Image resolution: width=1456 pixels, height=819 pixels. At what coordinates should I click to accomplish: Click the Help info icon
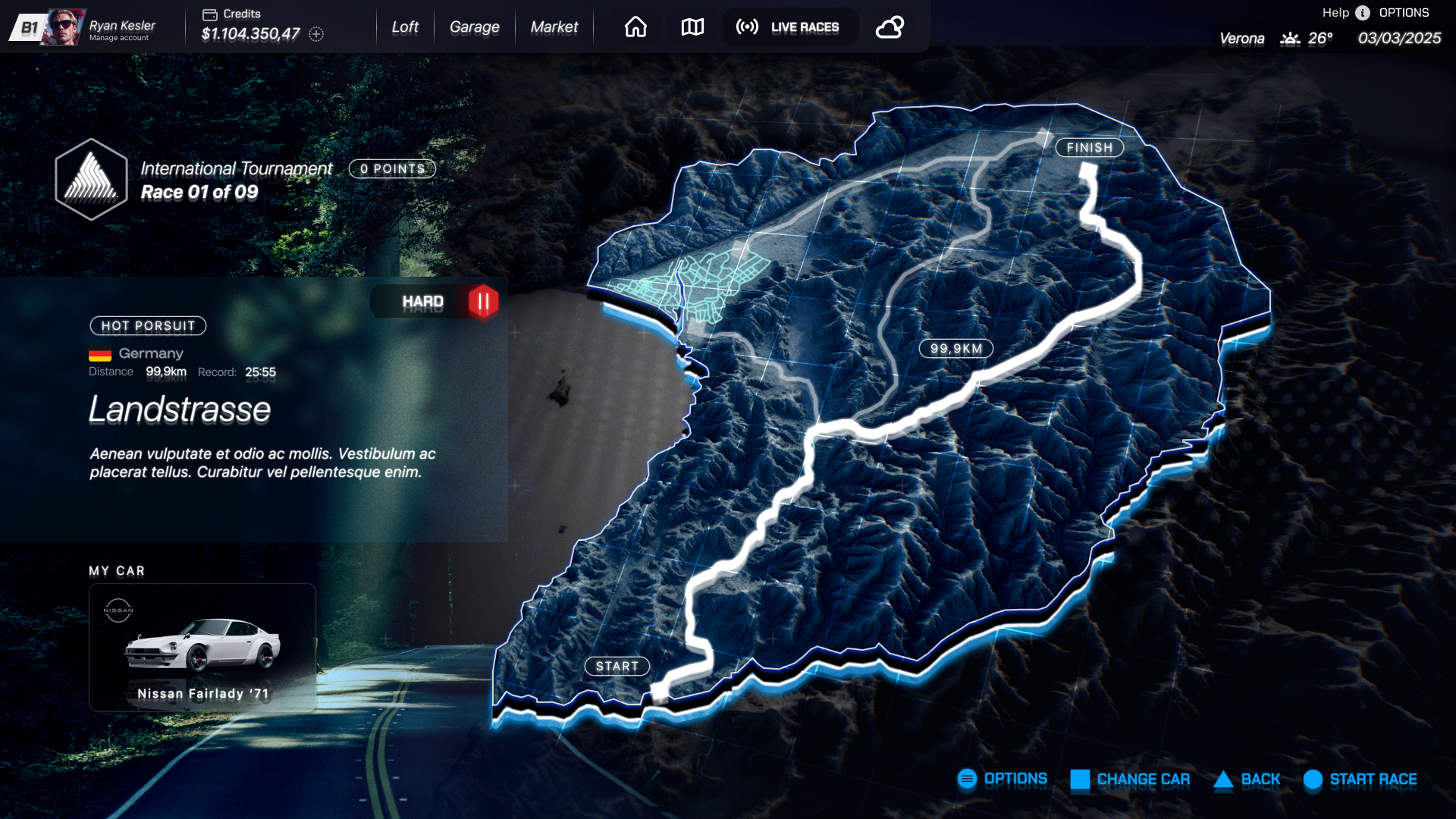point(1362,12)
